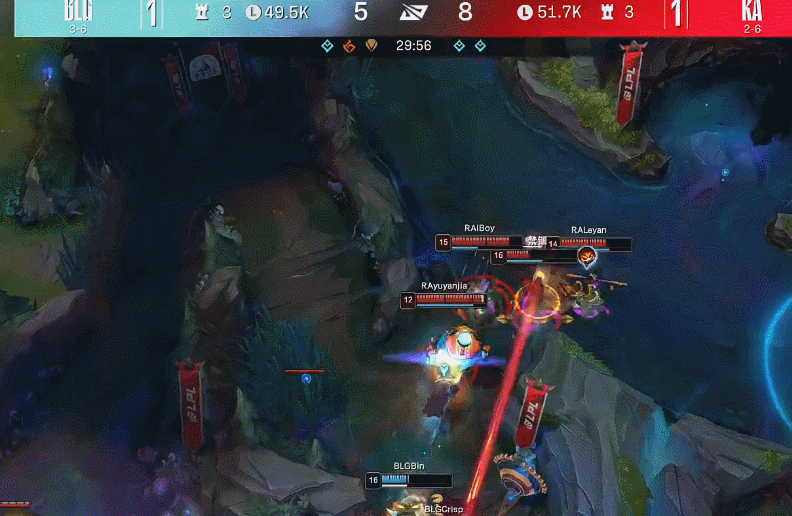Select the orange infernal dragon icon

tap(349, 46)
